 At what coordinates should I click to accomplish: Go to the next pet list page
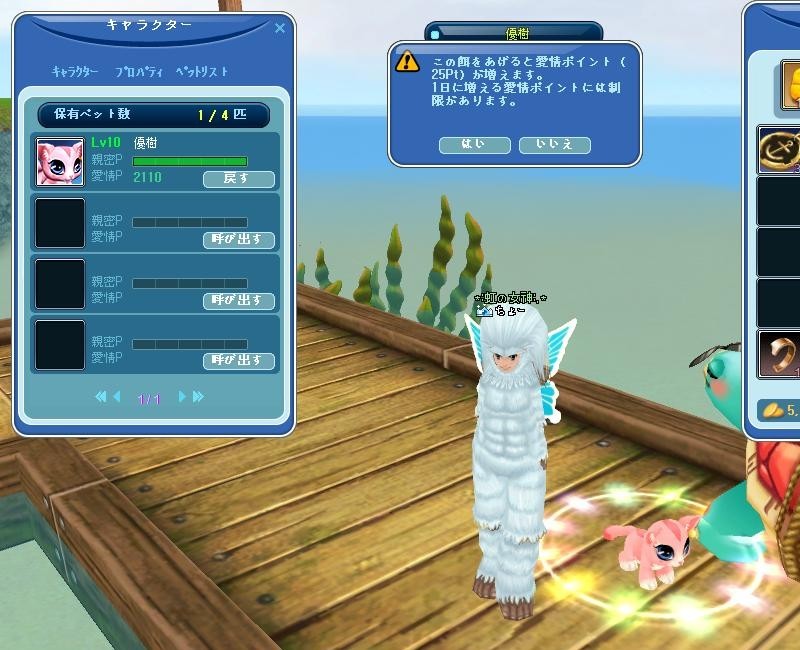182,397
